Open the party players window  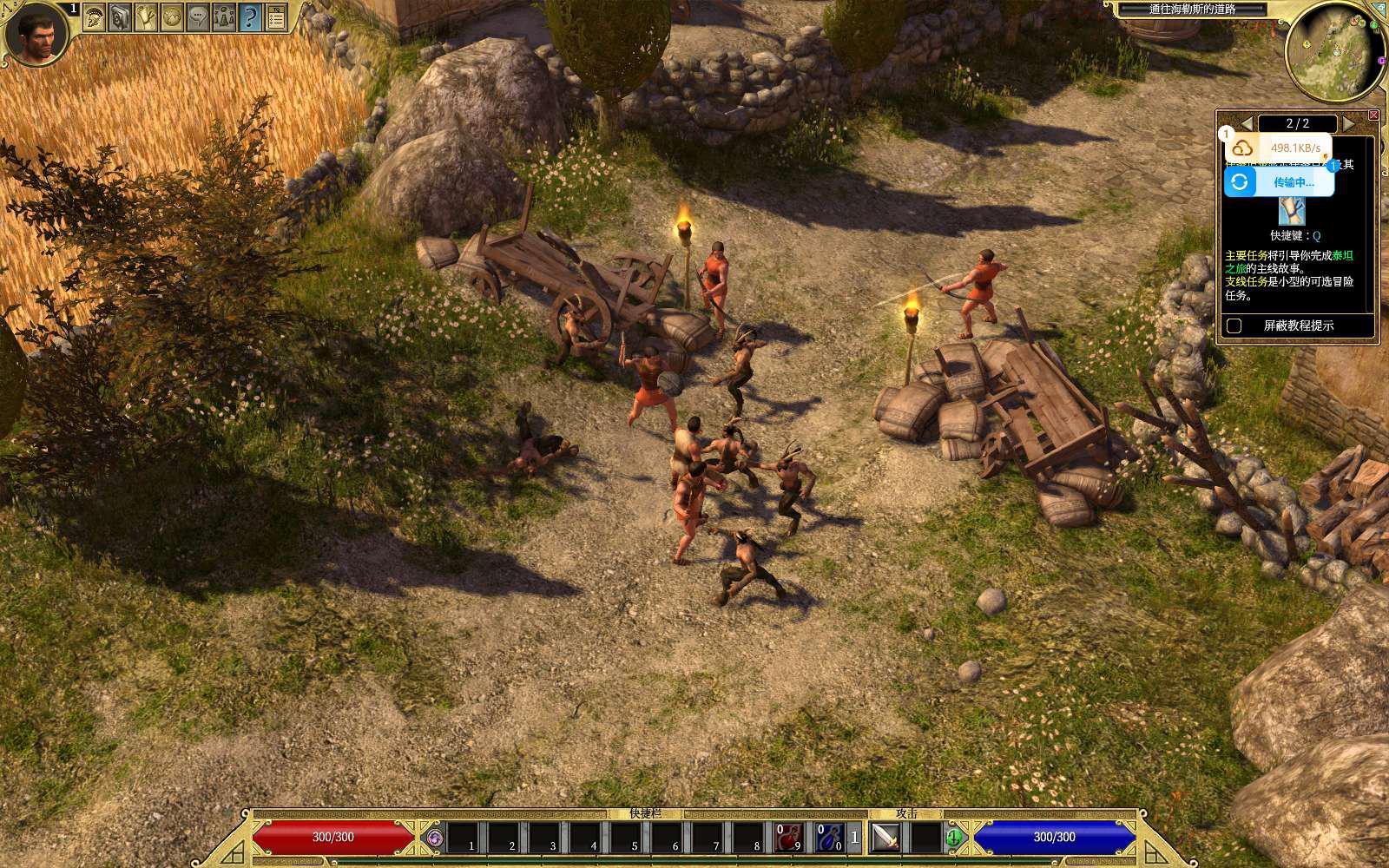tap(225, 17)
